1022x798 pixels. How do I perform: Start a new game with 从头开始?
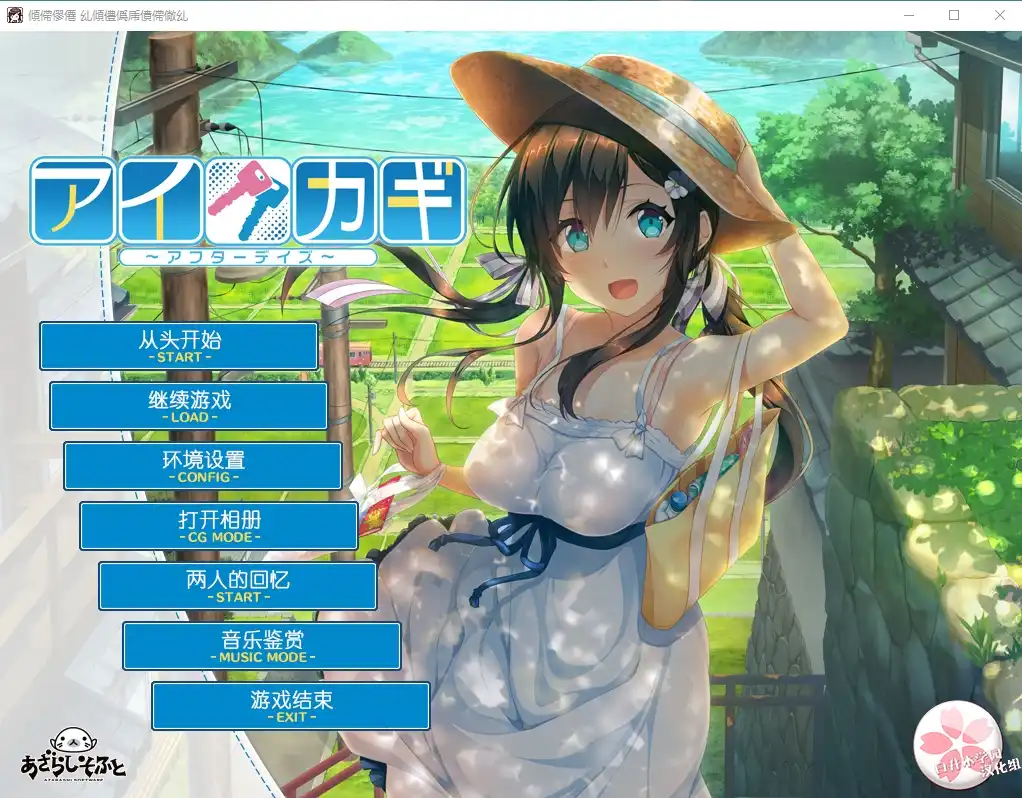[x=179, y=346]
